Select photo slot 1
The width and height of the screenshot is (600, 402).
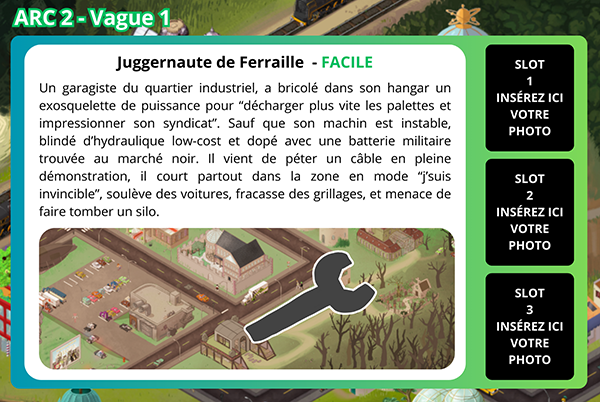pyautogui.click(x=529, y=97)
